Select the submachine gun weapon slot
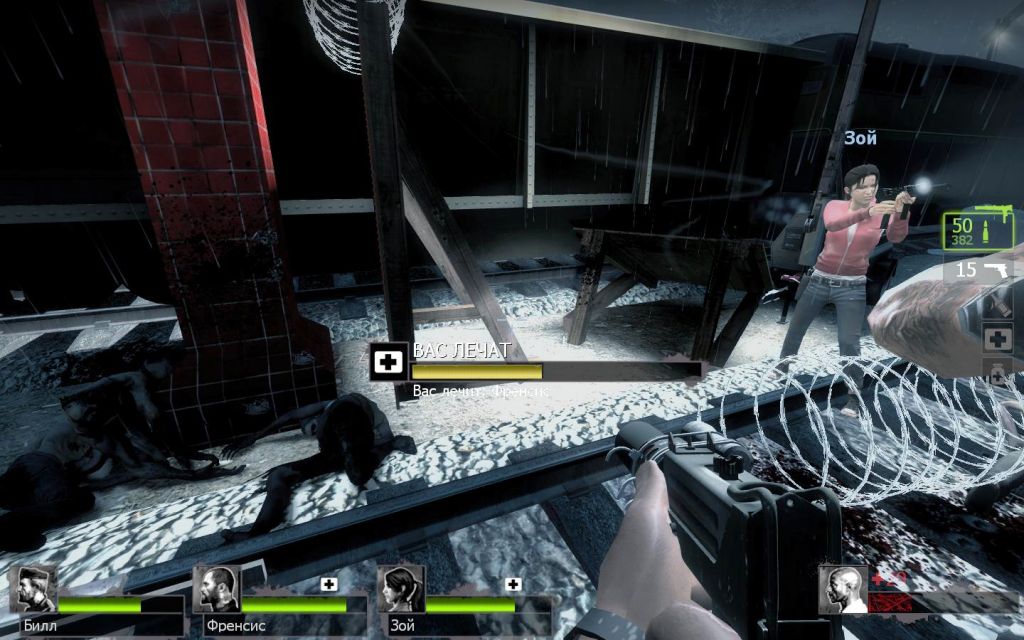Viewport: 1024px width, 640px height. 980,231
